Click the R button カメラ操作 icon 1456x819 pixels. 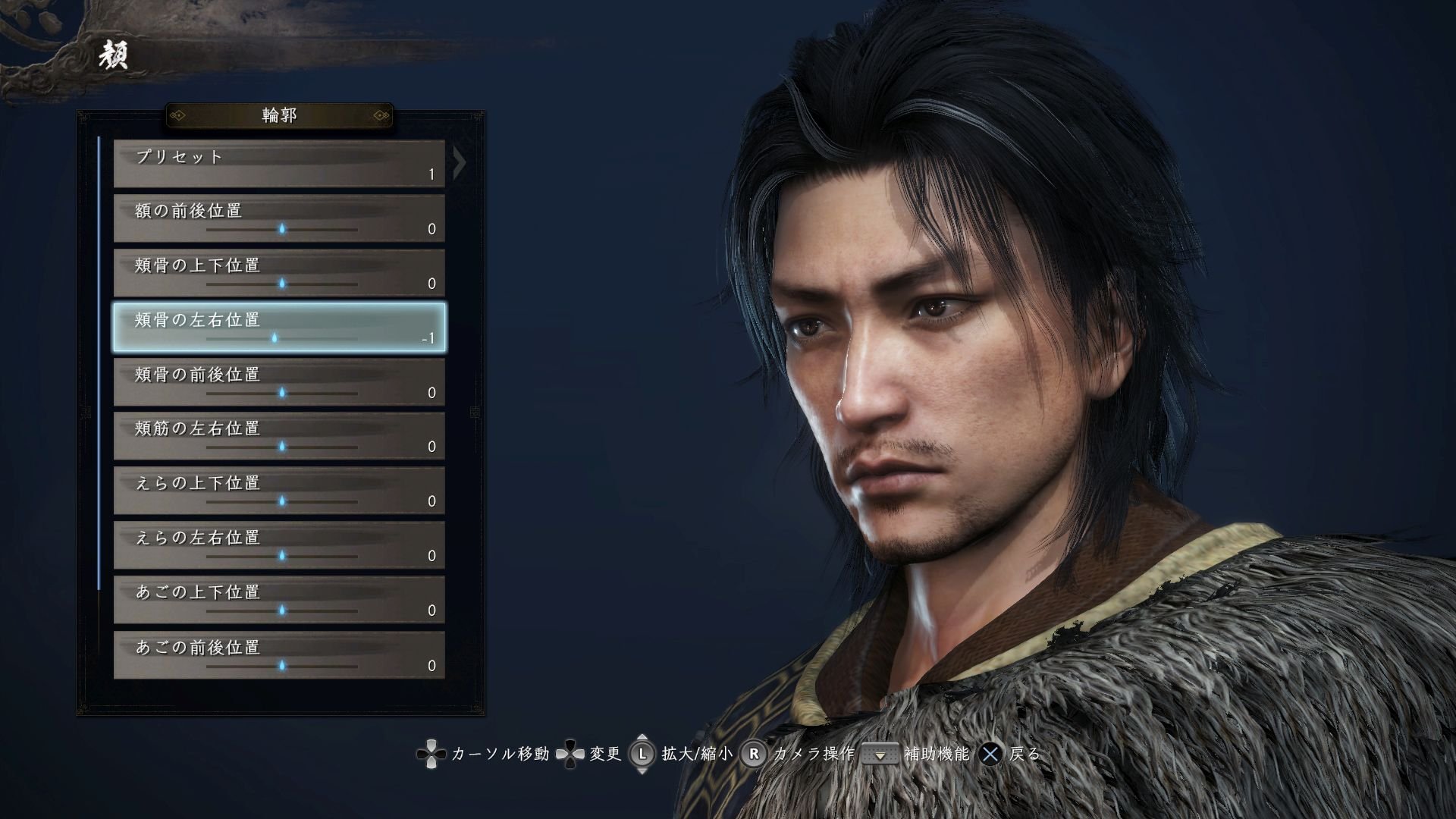tap(752, 755)
